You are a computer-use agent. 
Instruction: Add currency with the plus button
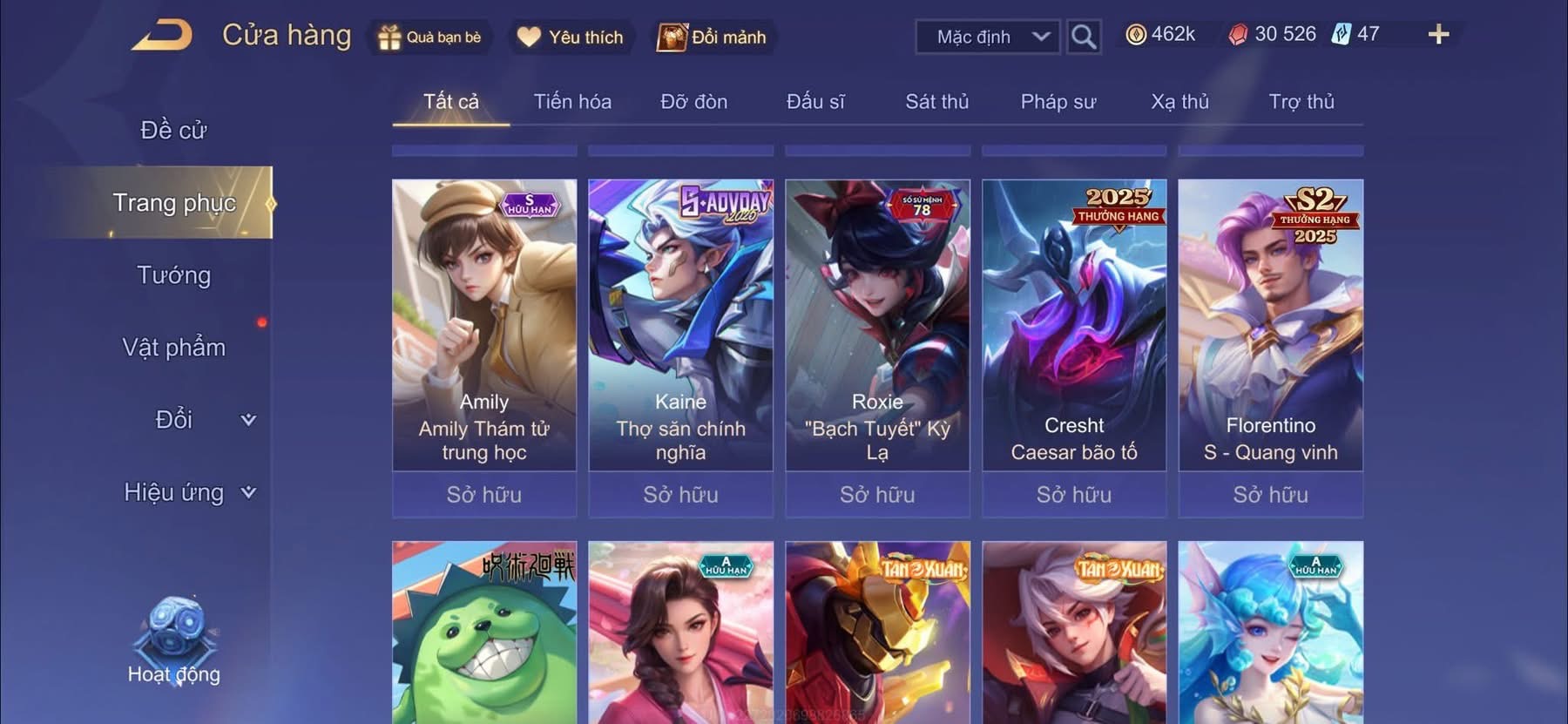tap(1438, 35)
